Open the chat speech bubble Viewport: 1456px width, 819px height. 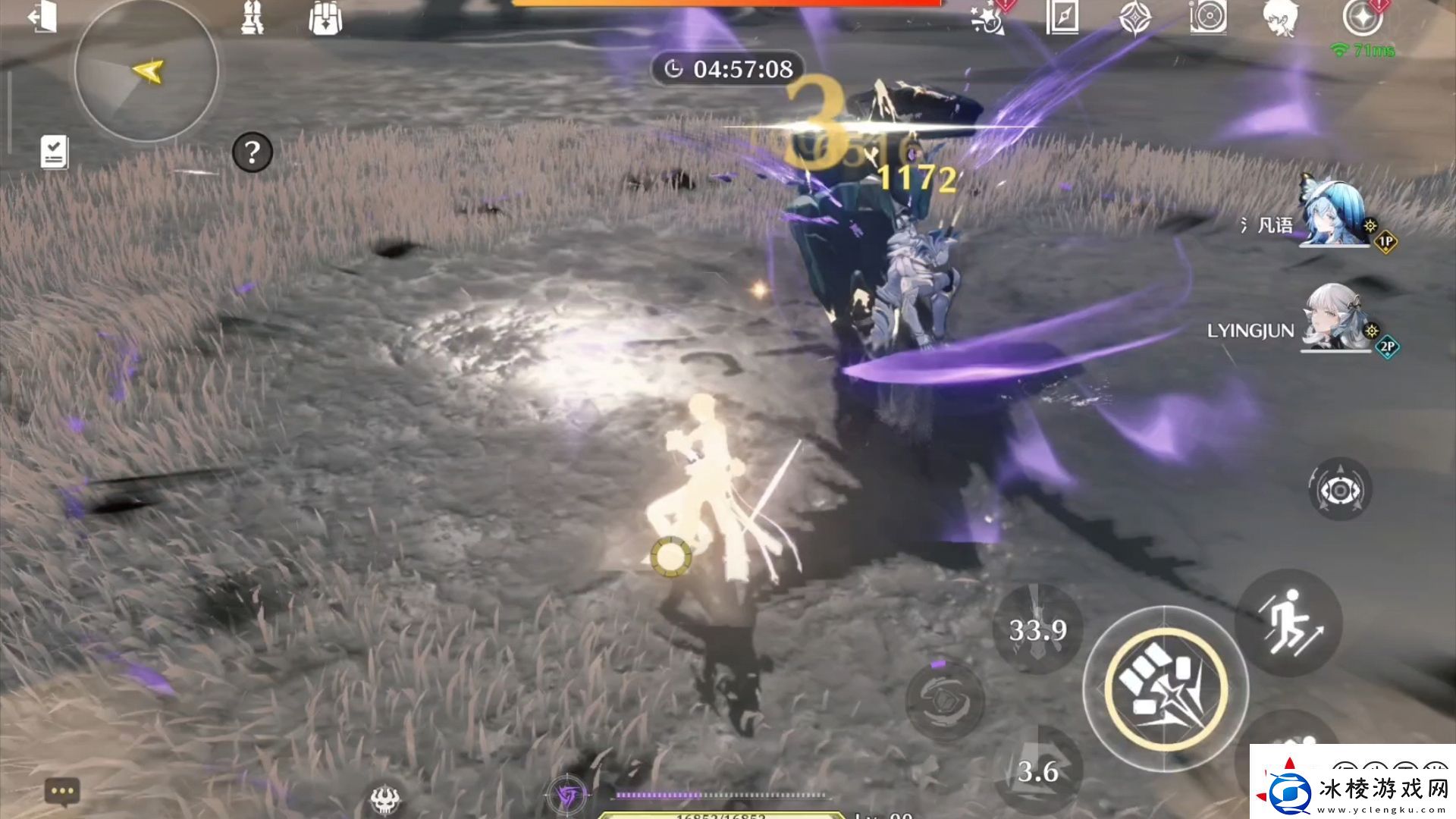click(62, 792)
